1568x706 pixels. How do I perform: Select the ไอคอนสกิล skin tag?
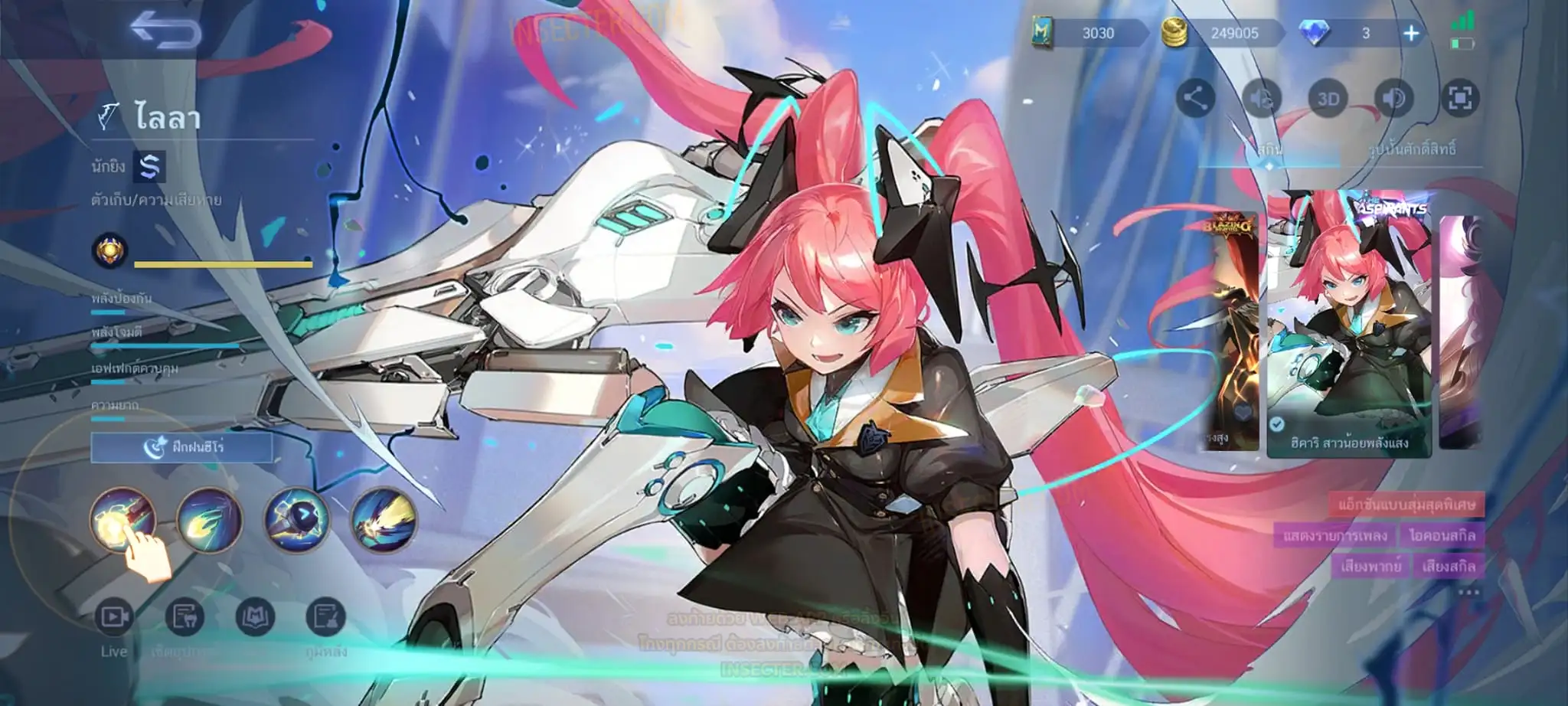click(1442, 535)
